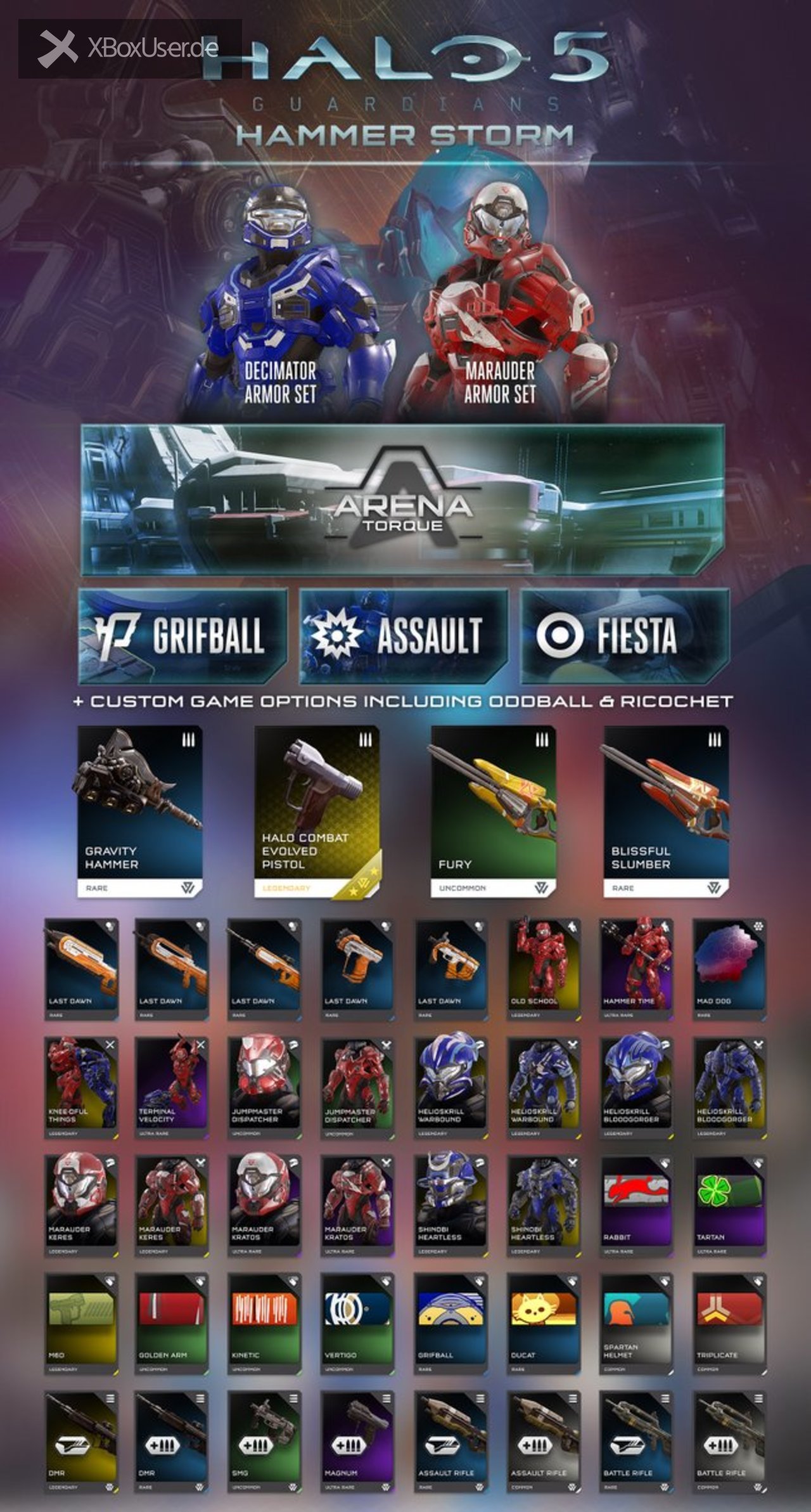Open the Old School legendary card
This screenshot has width=811, height=1512.
coord(543,969)
